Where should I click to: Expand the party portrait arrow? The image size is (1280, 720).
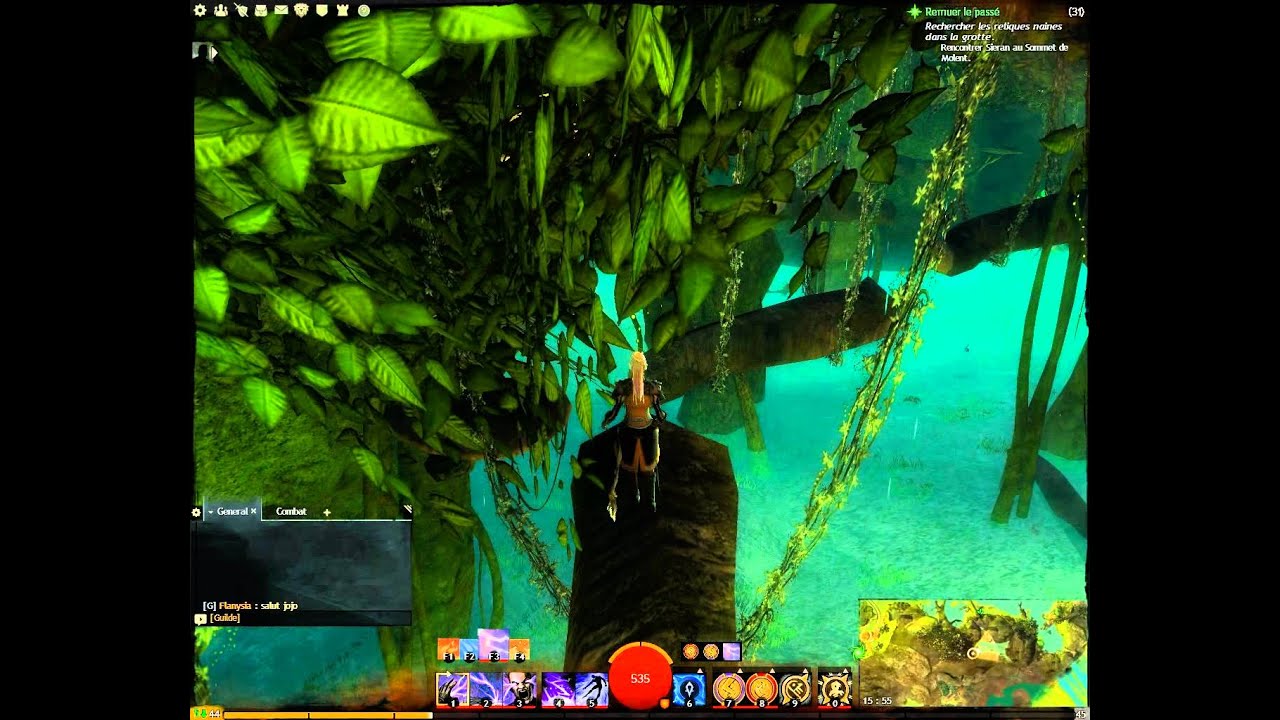[213, 53]
